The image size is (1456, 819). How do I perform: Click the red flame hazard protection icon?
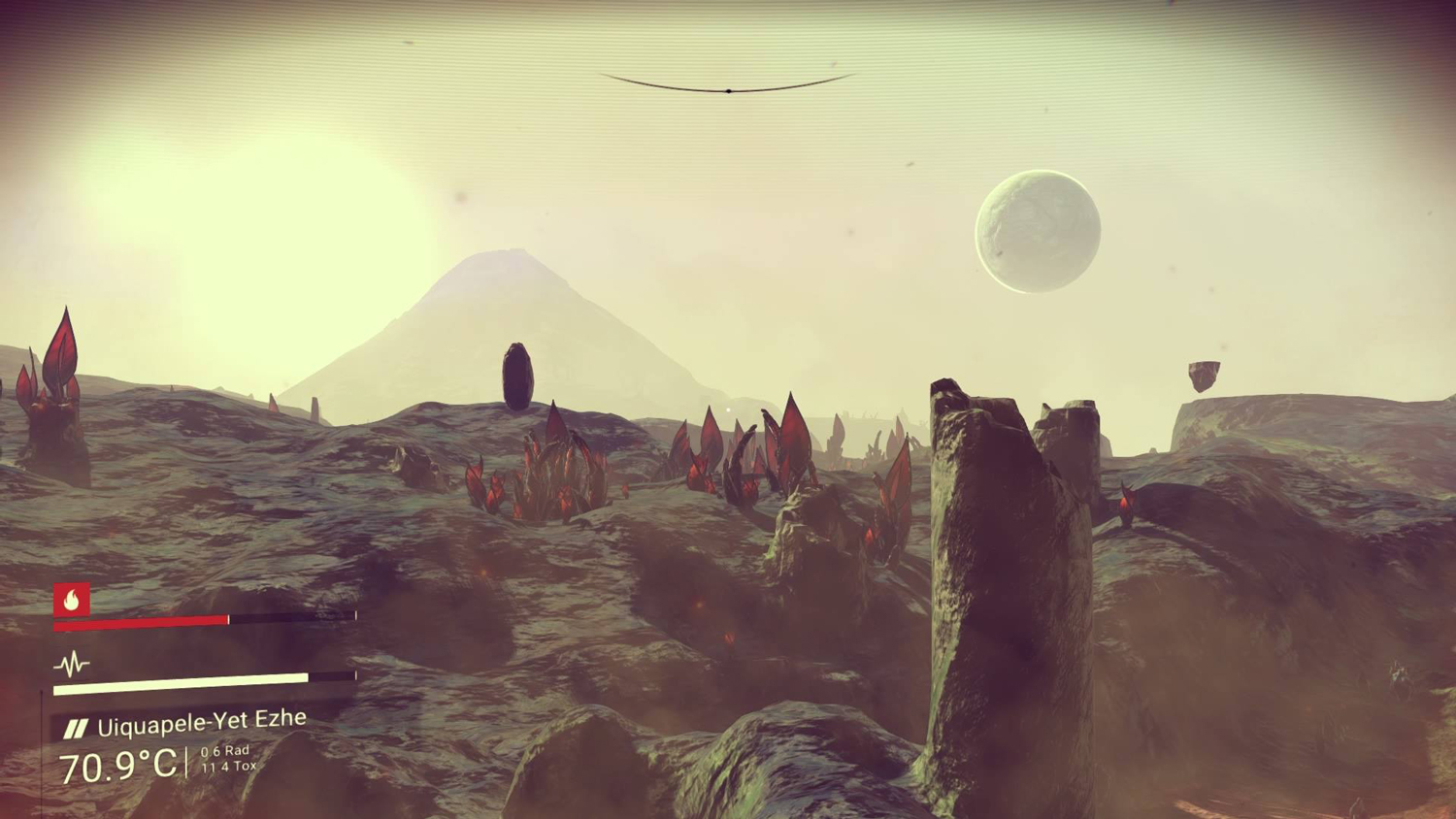(x=72, y=600)
